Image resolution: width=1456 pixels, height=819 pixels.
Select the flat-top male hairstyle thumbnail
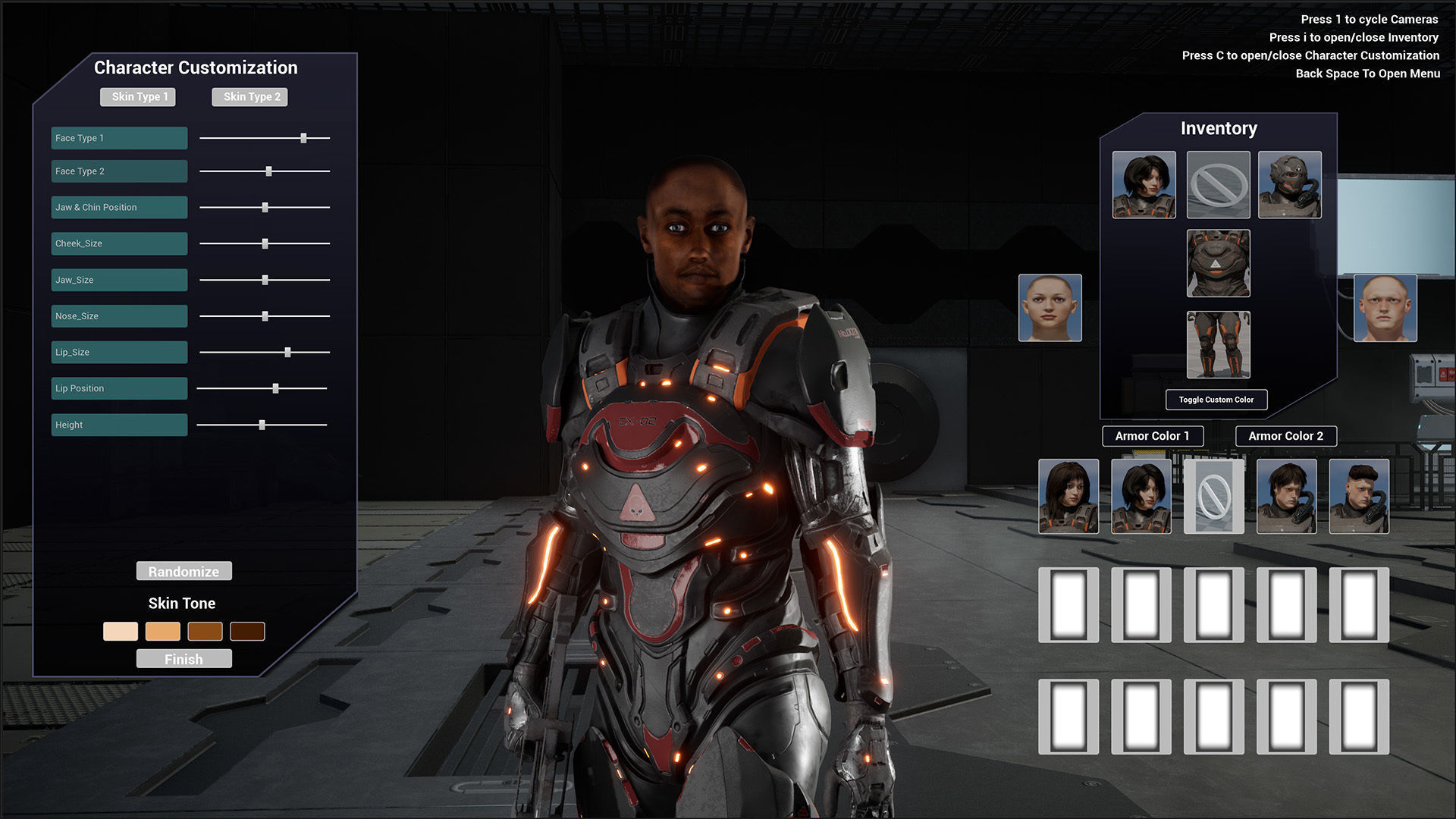tap(1359, 496)
